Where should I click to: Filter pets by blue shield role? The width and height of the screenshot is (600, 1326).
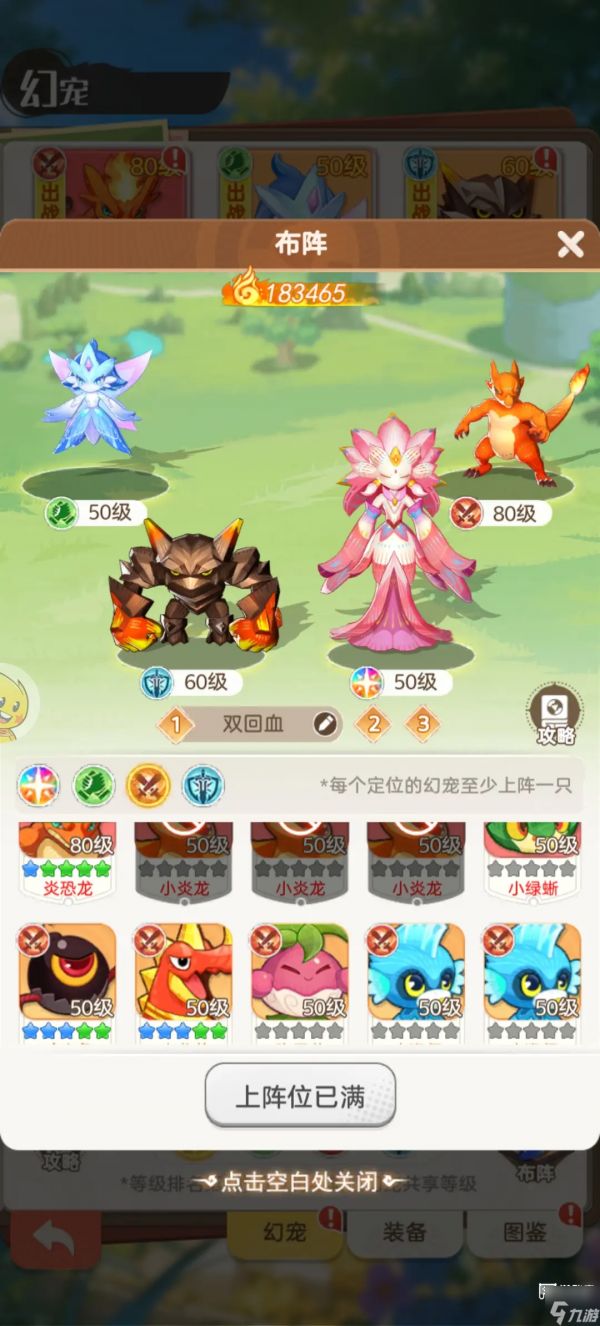pos(203,786)
